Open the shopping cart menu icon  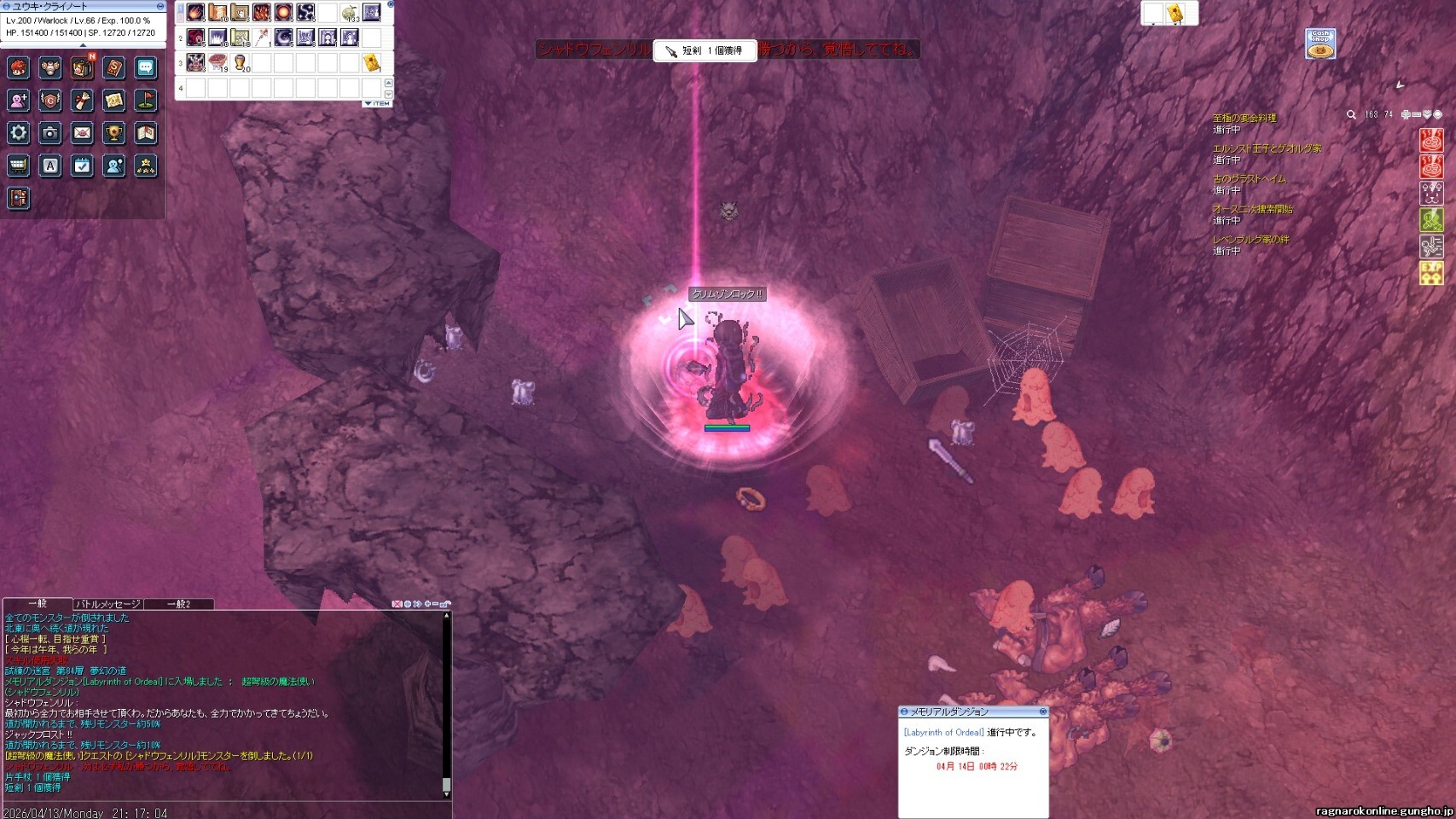[x=19, y=166]
